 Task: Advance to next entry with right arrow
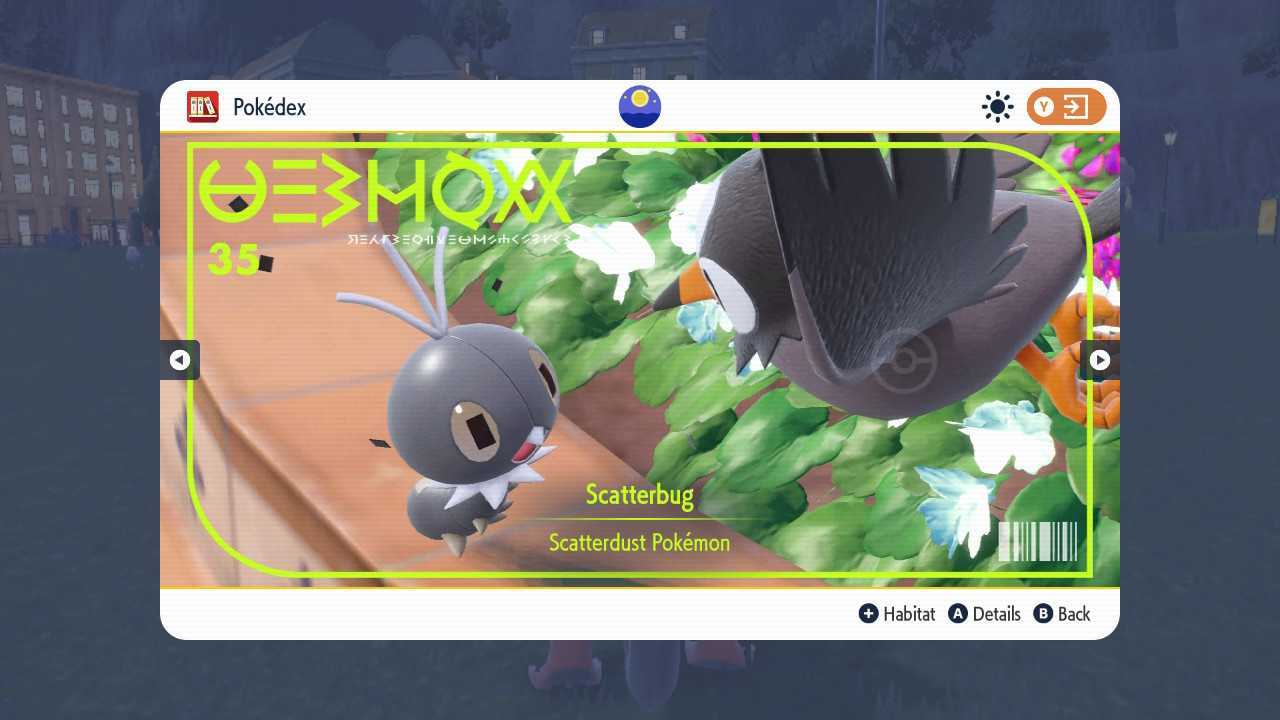pos(1100,360)
